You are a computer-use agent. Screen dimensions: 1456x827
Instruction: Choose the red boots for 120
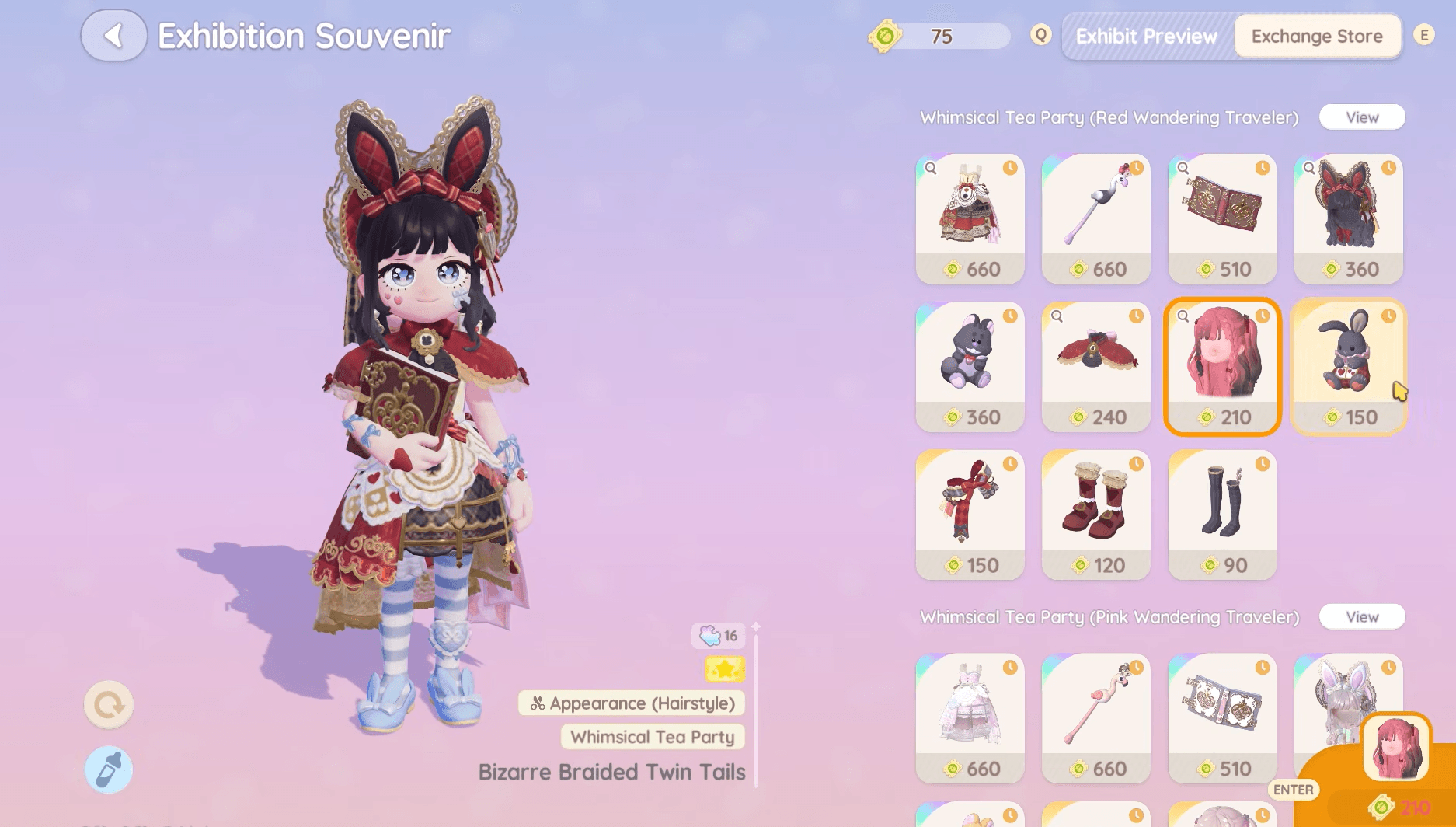point(1095,515)
